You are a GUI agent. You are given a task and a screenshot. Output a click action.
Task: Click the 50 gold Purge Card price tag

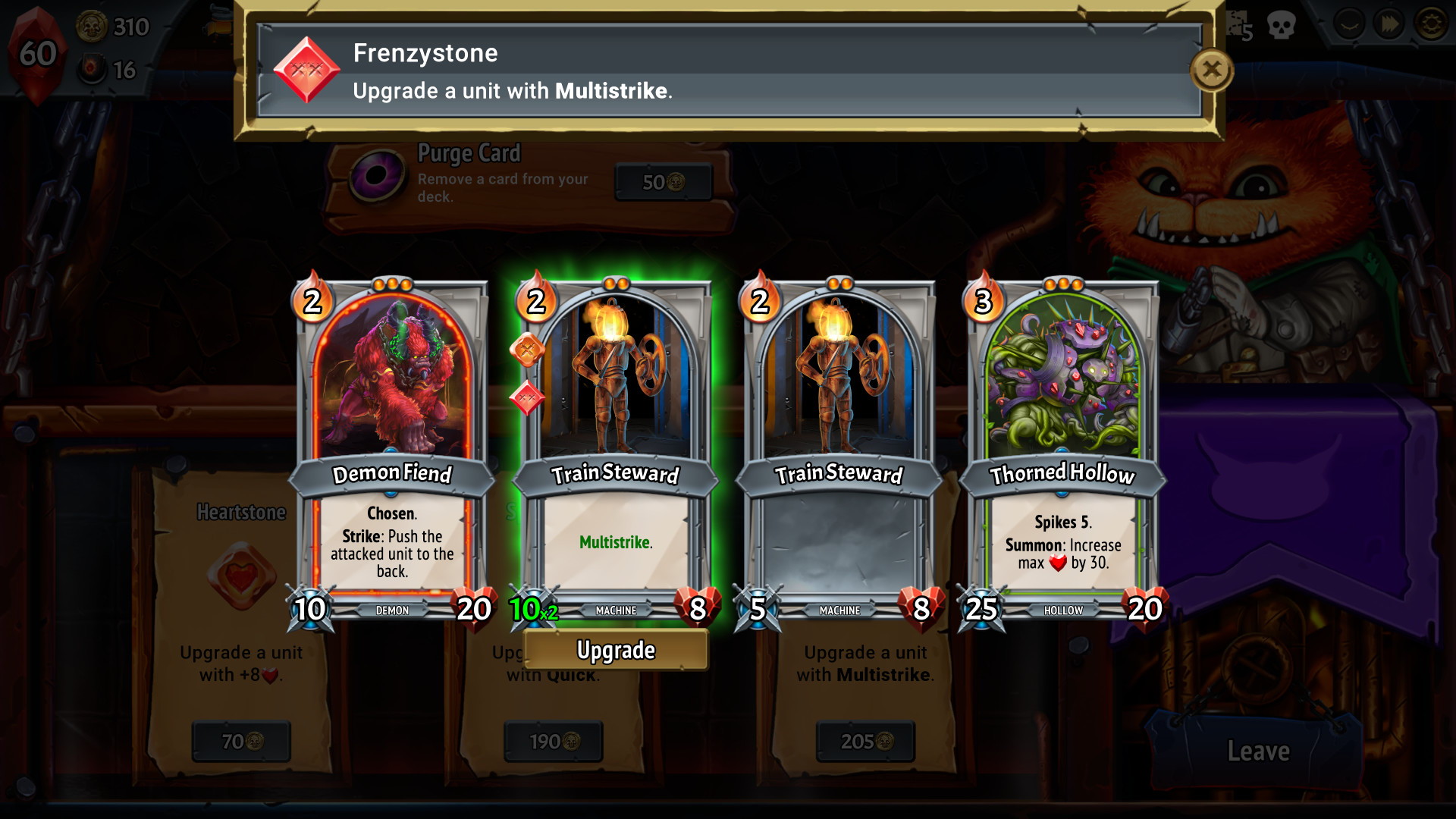(663, 182)
